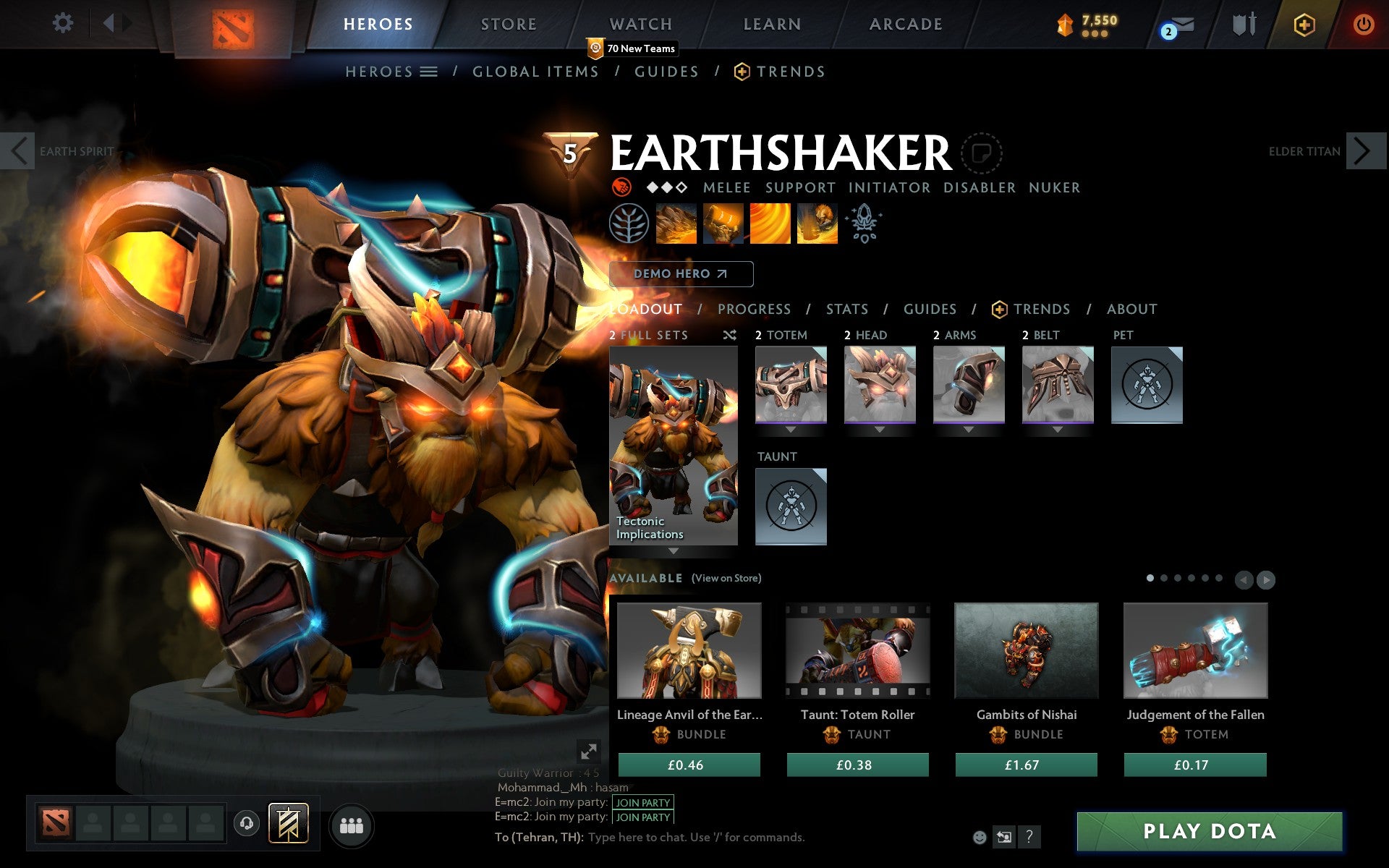The width and height of the screenshot is (1389, 868).
Task: Open the friends list icon near chat bar
Action: pyautogui.click(x=352, y=825)
